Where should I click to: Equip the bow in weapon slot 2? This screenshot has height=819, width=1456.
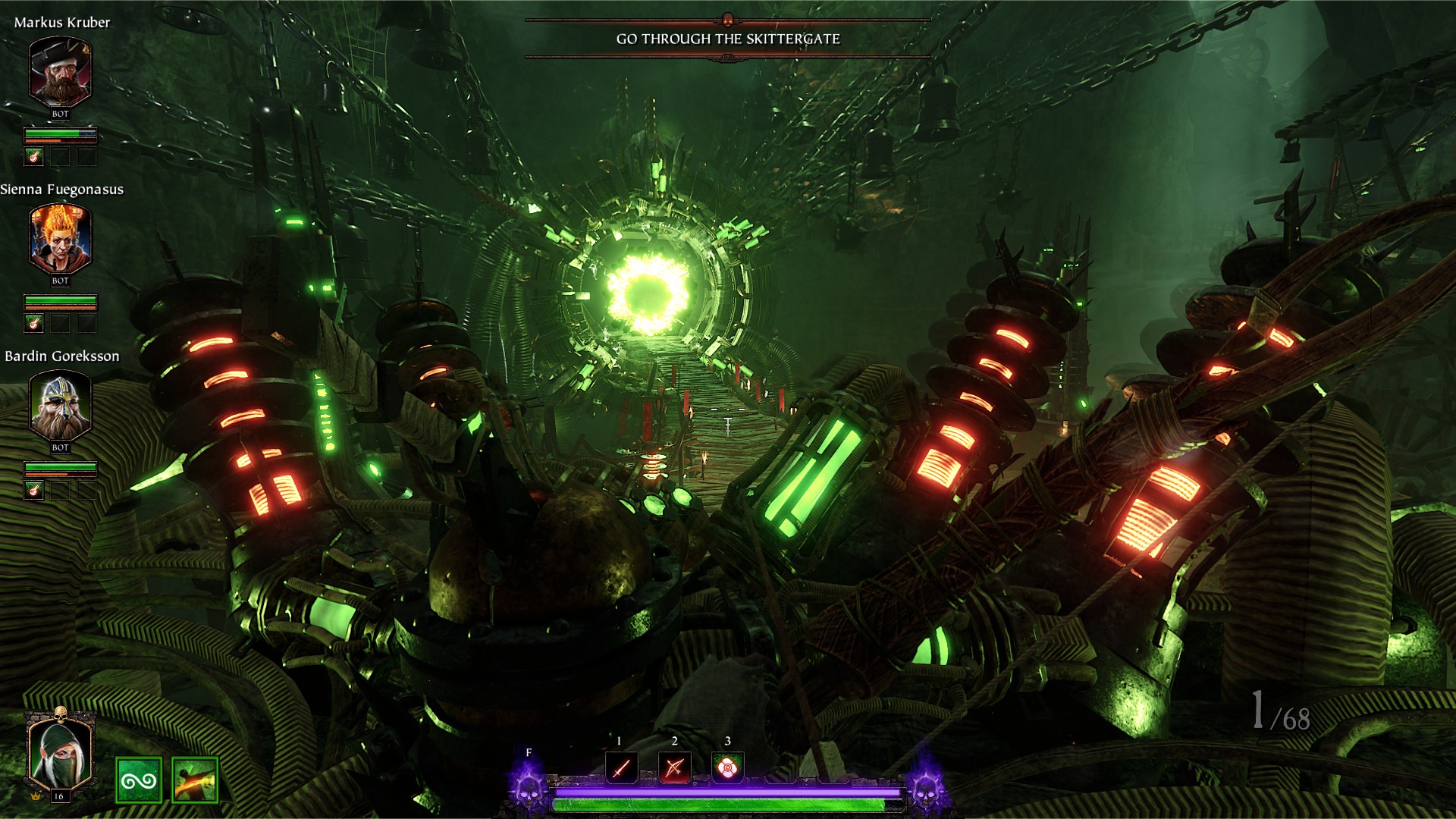tap(674, 768)
